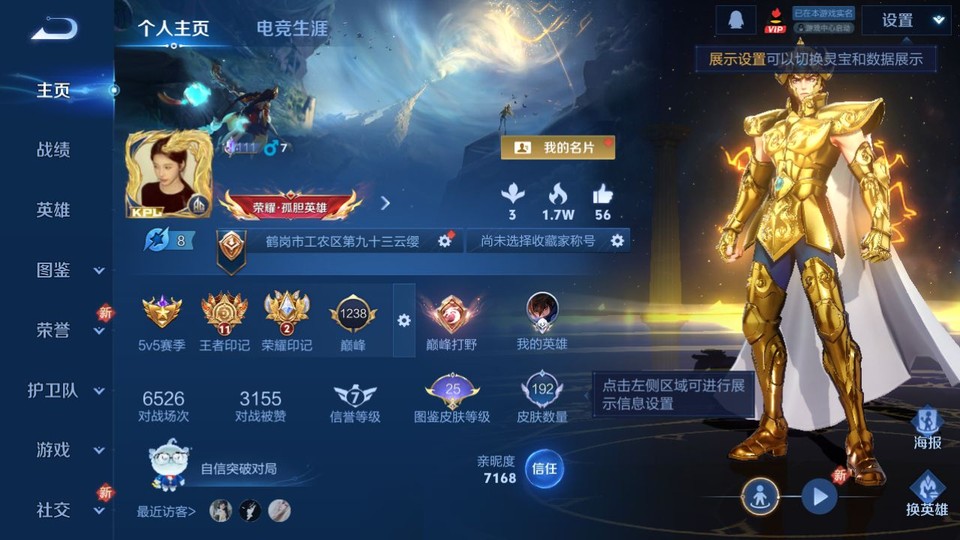
Task: Open the 英雄 section in sidebar
Action: pyautogui.click(x=54, y=210)
